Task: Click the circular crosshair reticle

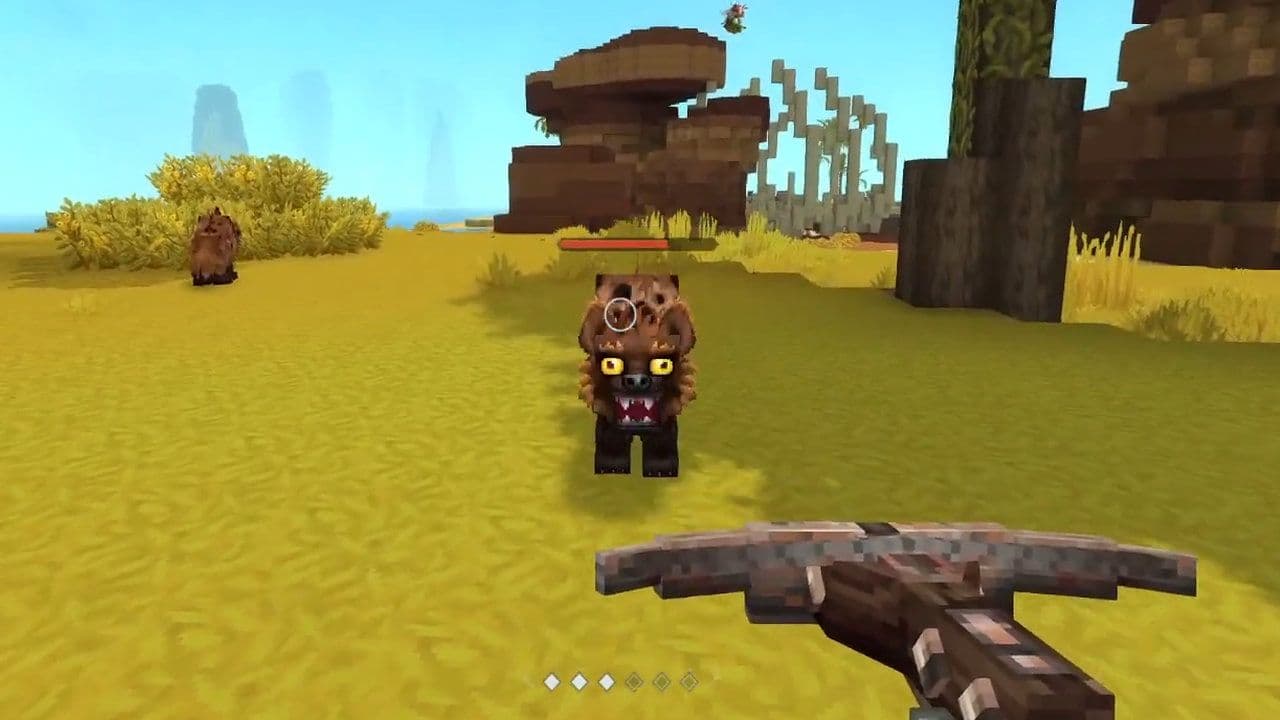Action: [x=620, y=317]
